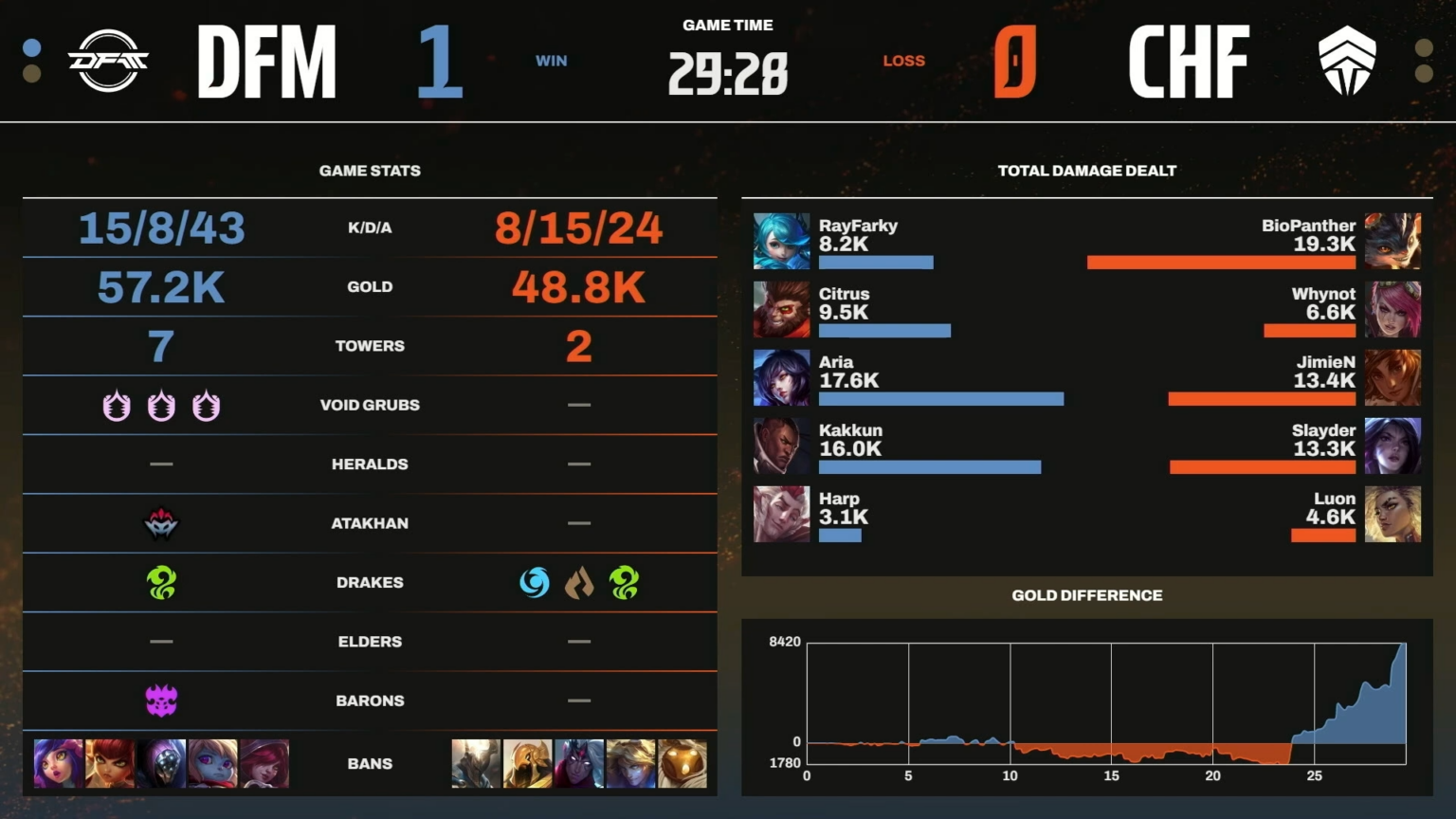Select the first void grub icon for DFM
The image size is (1456, 819).
point(116,405)
